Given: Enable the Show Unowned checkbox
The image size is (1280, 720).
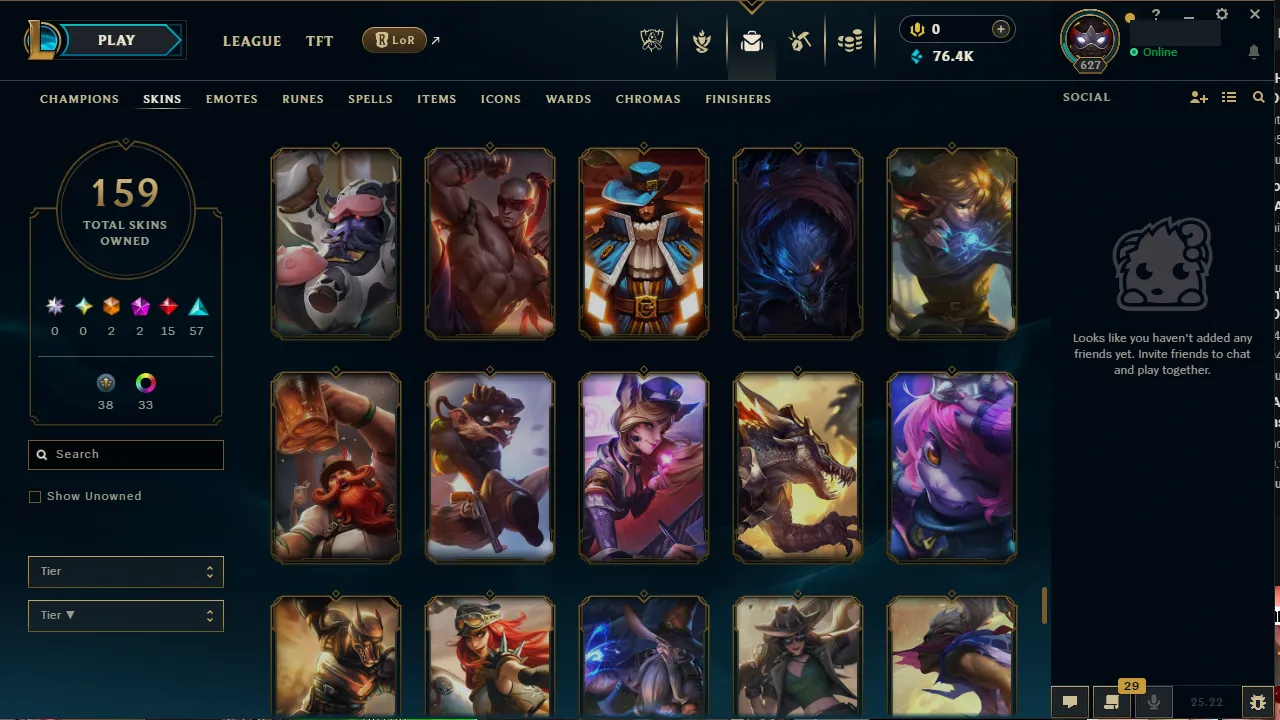Looking at the screenshot, I should click(x=35, y=496).
